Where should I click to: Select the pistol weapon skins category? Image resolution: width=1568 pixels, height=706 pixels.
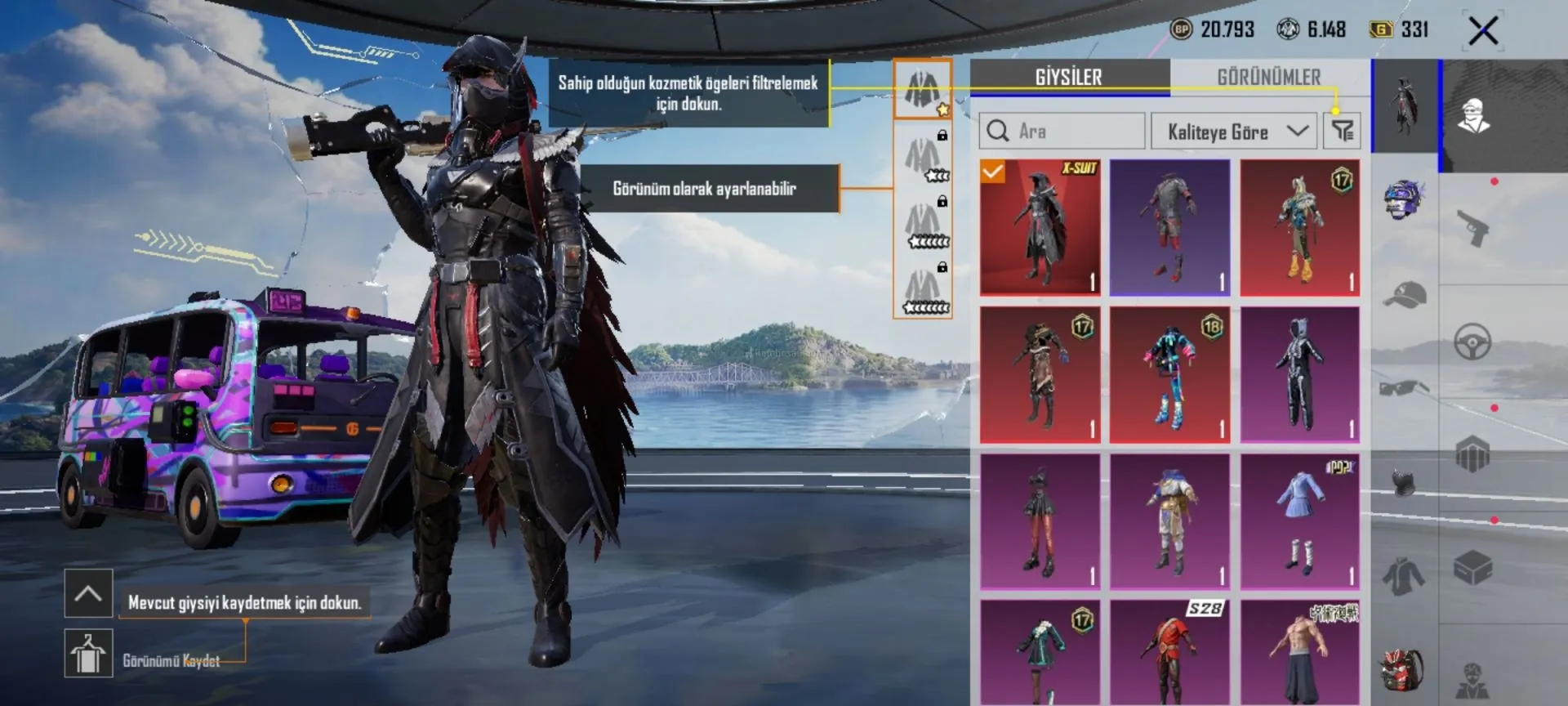(1472, 228)
